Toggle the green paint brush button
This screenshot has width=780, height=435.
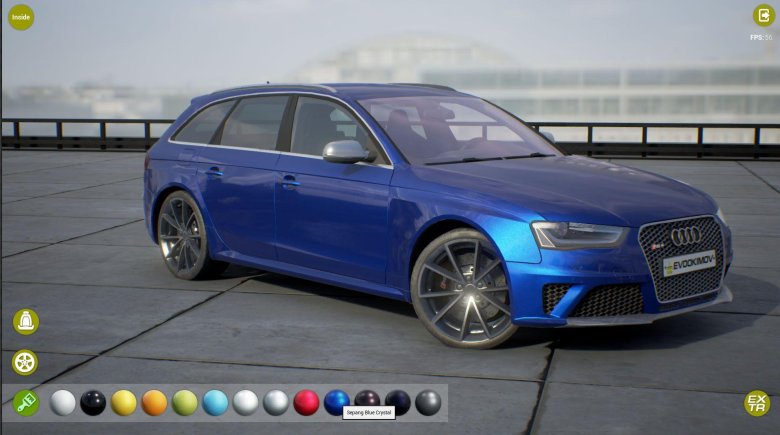(x=25, y=402)
